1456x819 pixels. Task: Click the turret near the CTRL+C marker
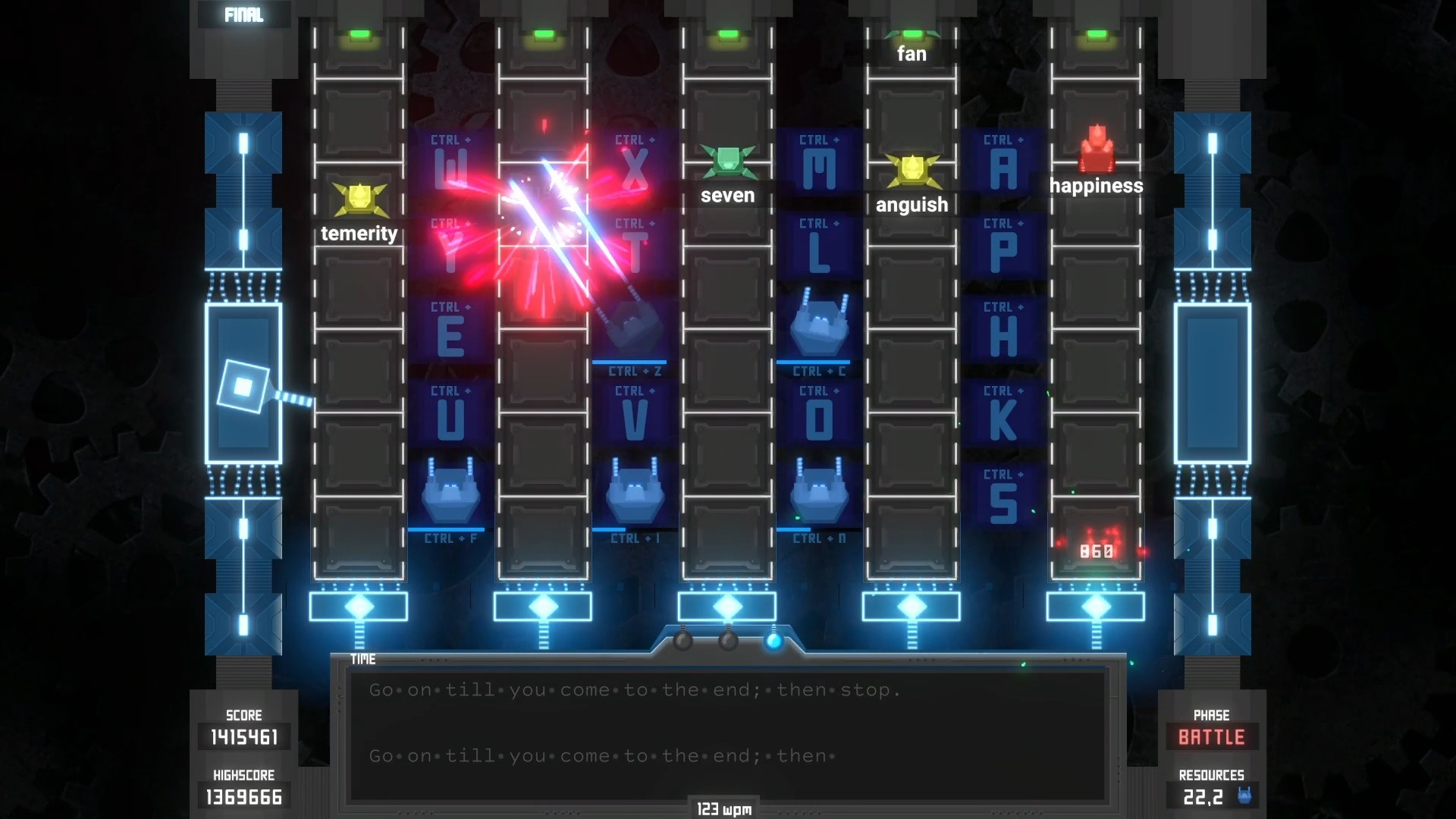[820, 328]
